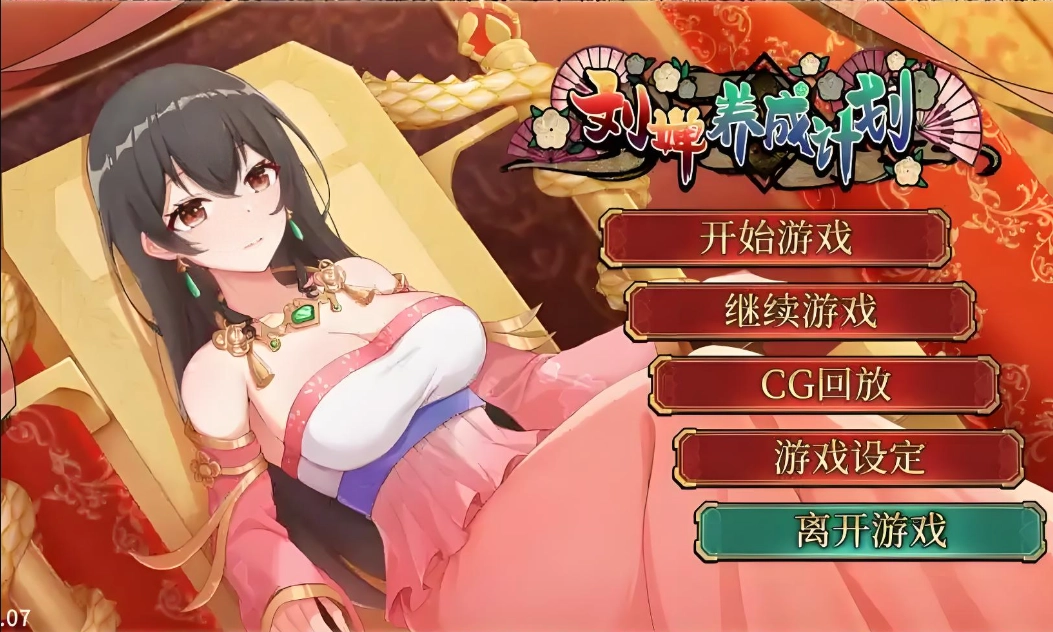This screenshot has width=1053, height=632.
Task: Open 游戏设定 game settings
Action: 848,458
